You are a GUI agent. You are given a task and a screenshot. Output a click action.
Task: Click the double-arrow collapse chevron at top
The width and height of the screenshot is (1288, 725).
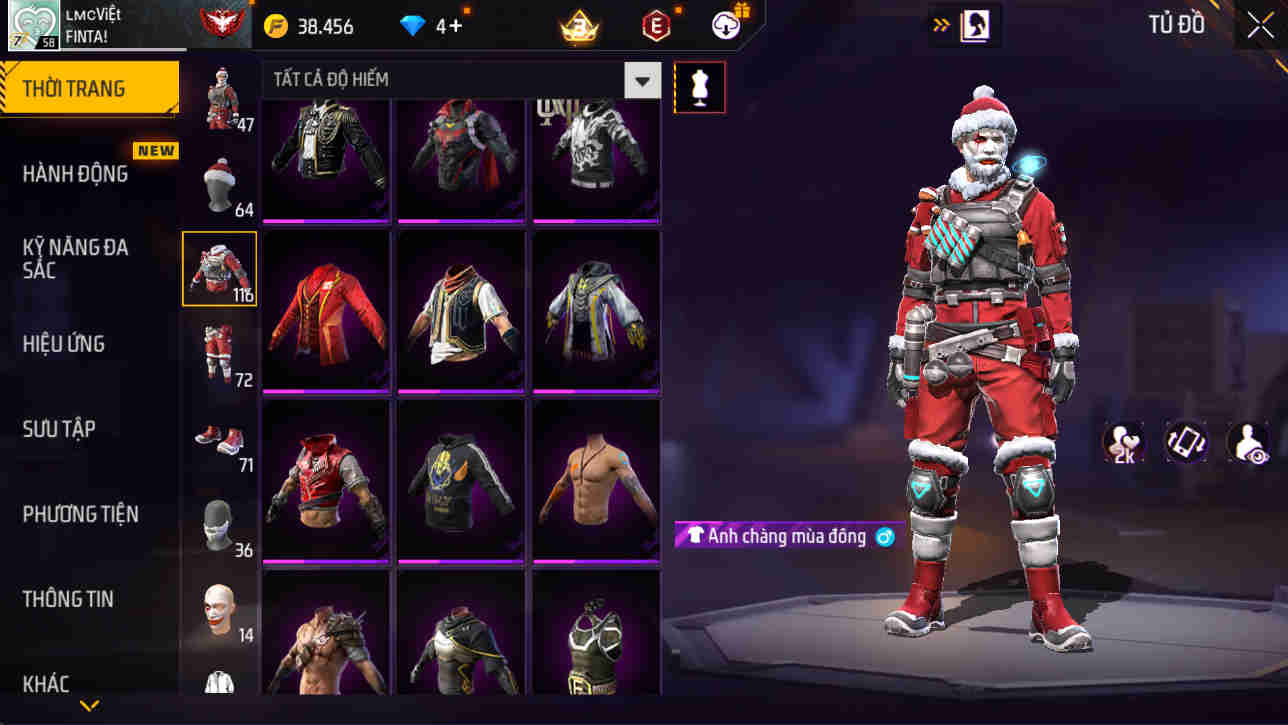(938, 25)
